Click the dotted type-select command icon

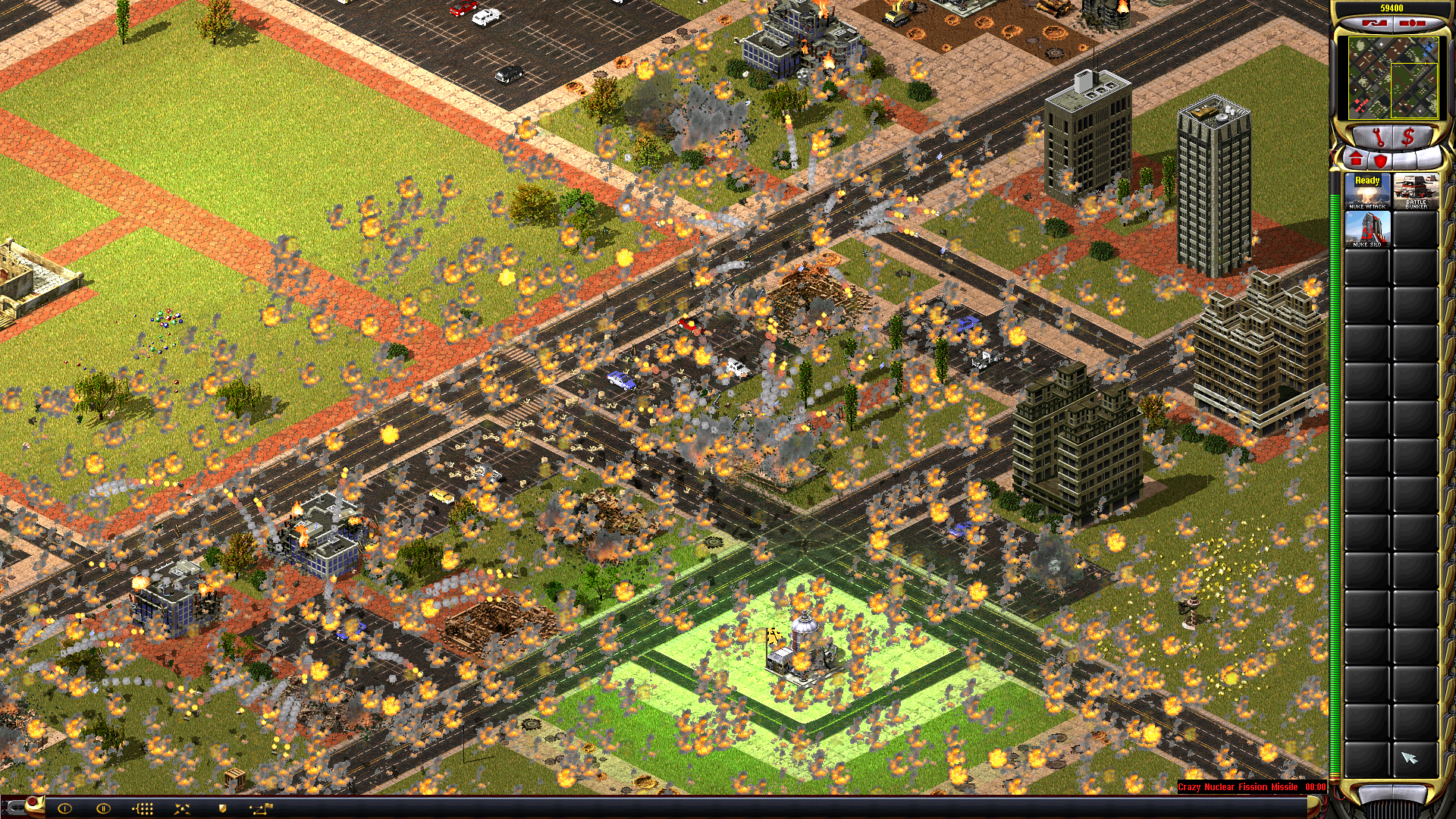[x=143, y=808]
